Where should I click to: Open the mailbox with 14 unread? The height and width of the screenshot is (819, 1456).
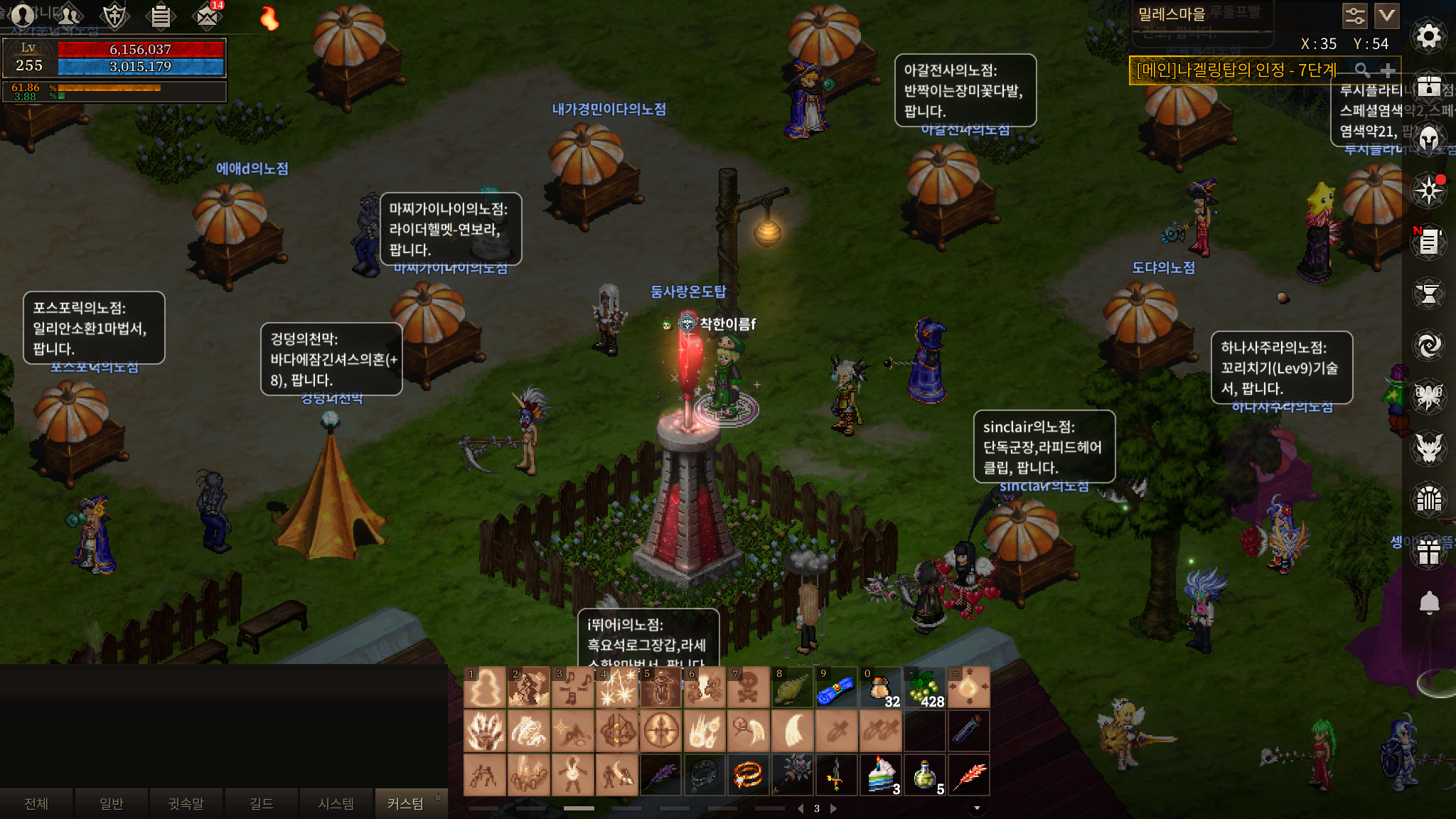tap(207, 16)
